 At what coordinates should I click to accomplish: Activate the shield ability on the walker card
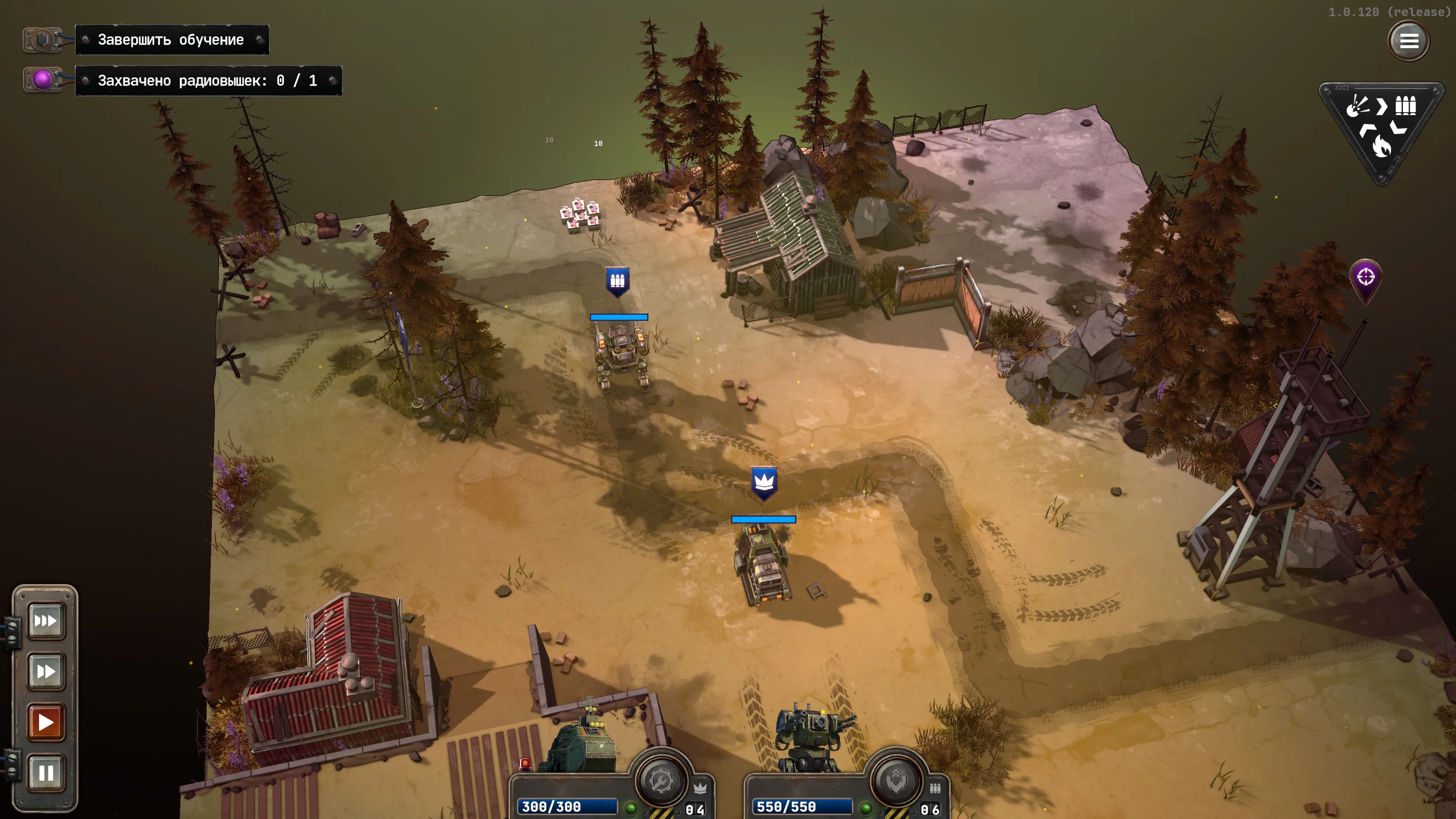pyautogui.click(x=896, y=782)
